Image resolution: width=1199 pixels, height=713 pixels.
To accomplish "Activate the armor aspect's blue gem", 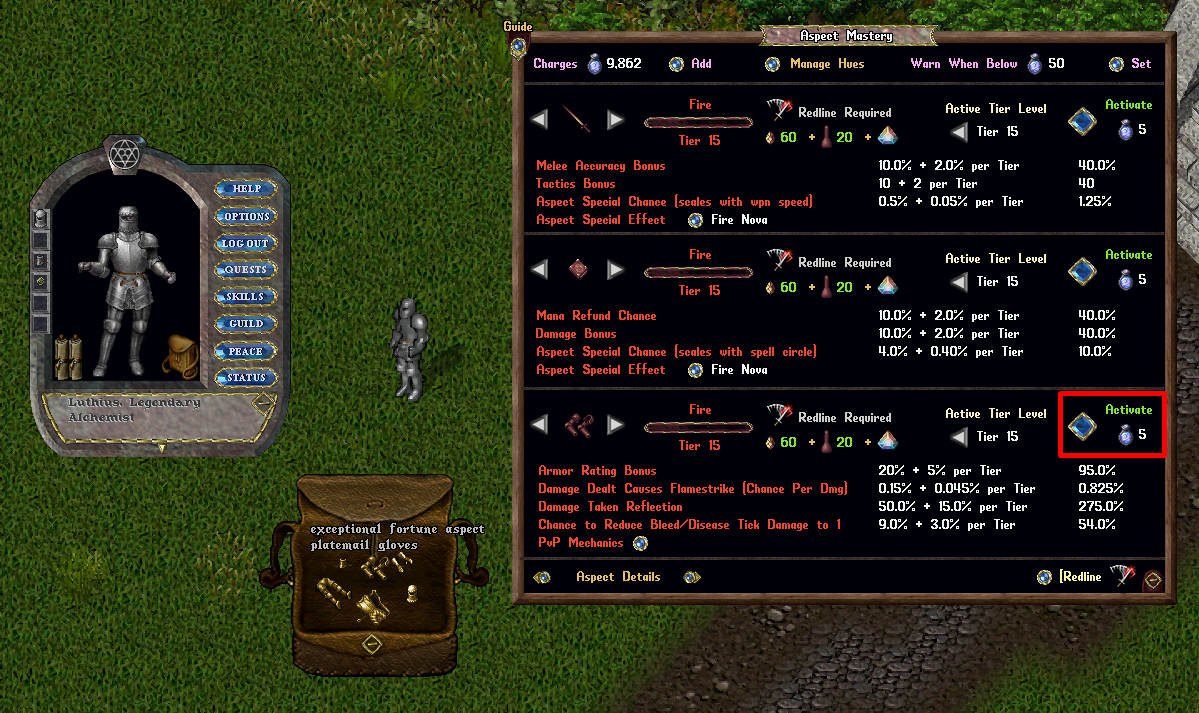I will [1081, 427].
